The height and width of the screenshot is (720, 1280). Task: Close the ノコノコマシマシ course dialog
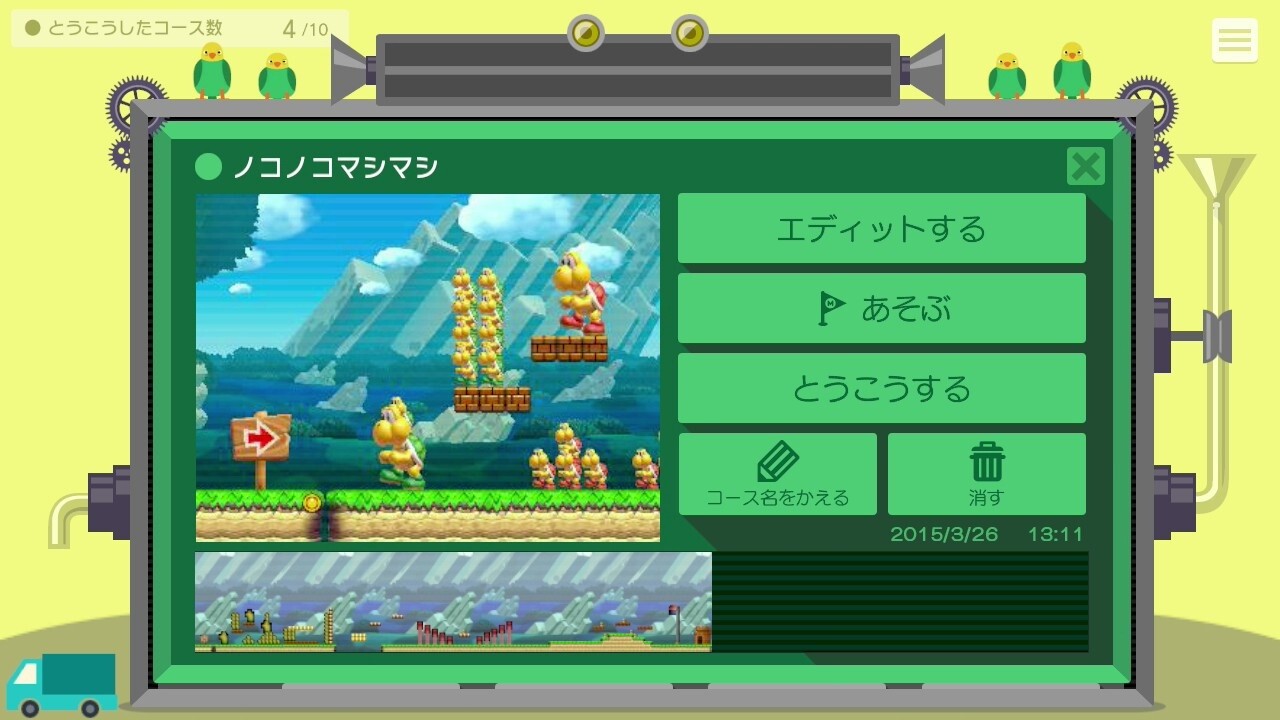pos(1085,167)
